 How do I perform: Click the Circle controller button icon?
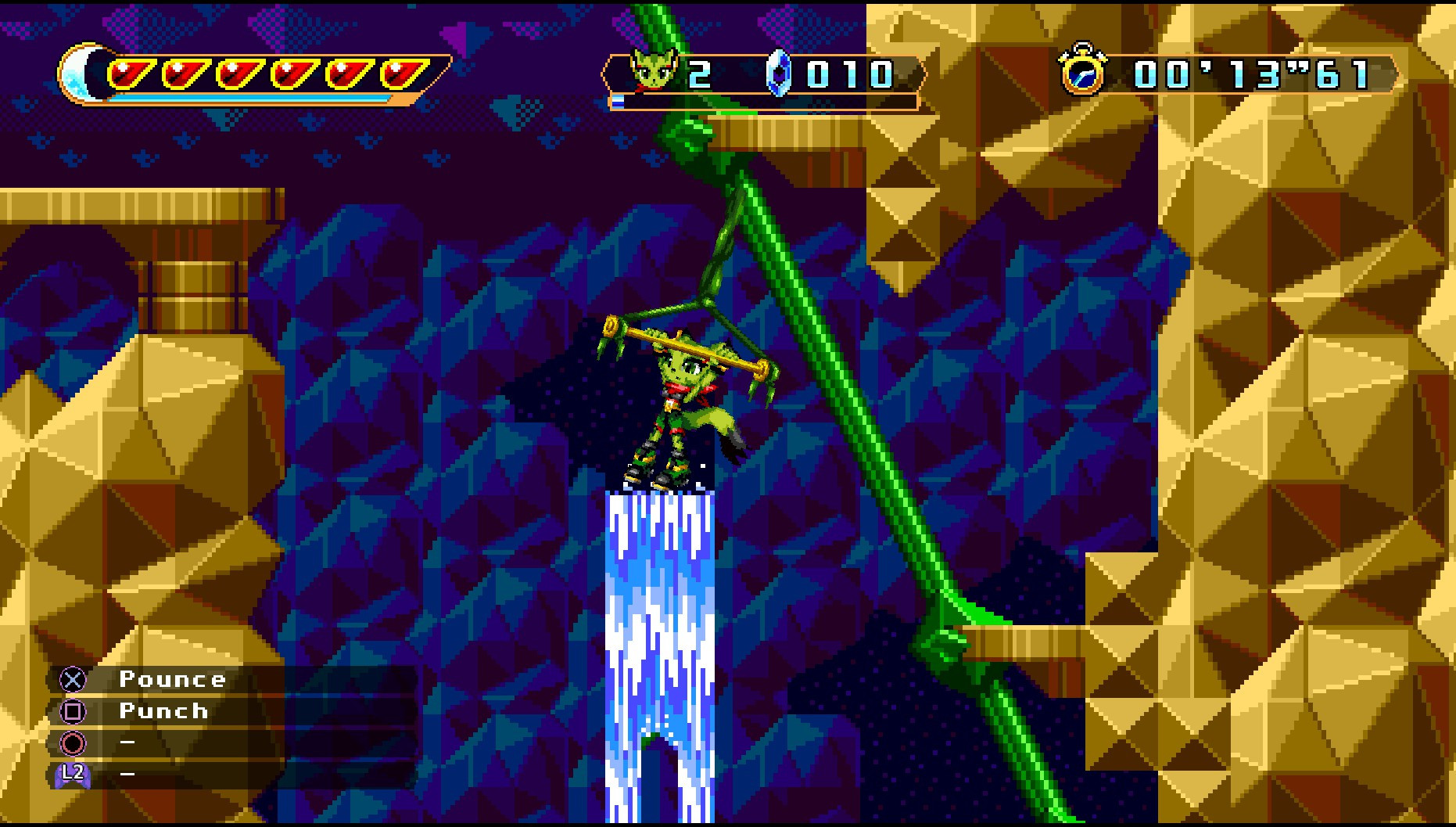[71, 743]
